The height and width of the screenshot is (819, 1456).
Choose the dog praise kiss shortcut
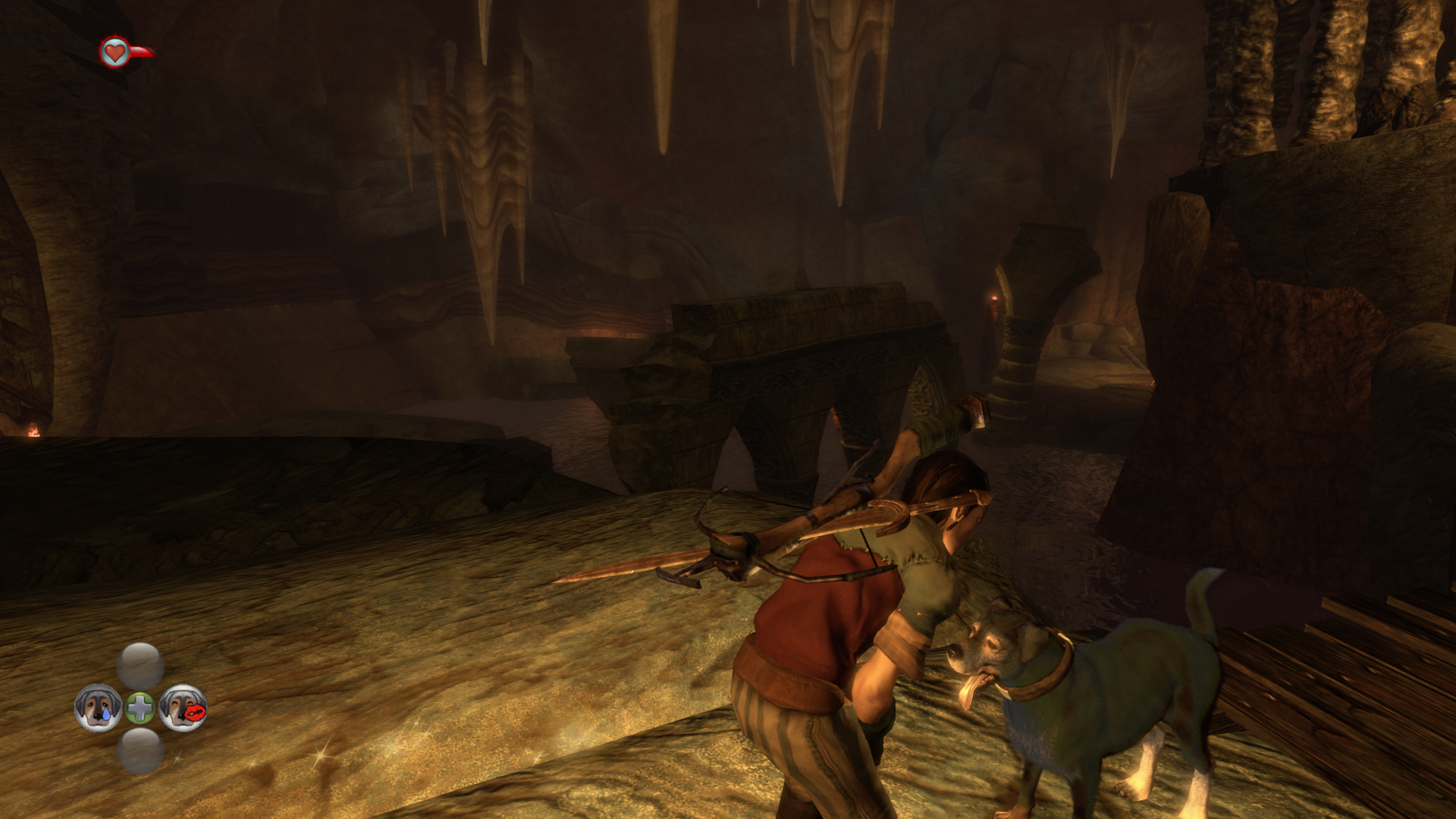coord(183,708)
